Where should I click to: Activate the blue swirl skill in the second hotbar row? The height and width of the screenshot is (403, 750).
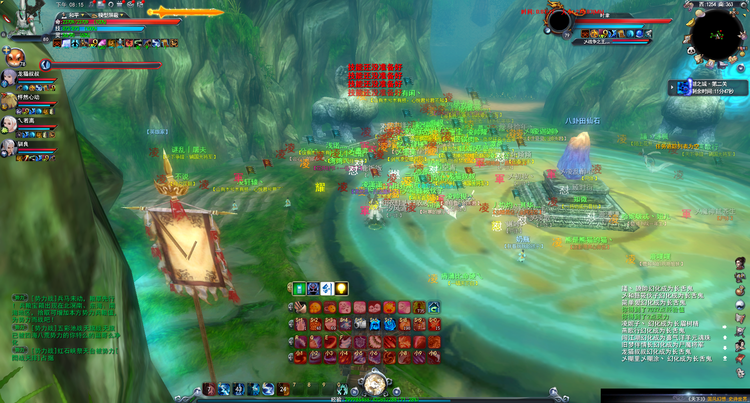click(392, 323)
